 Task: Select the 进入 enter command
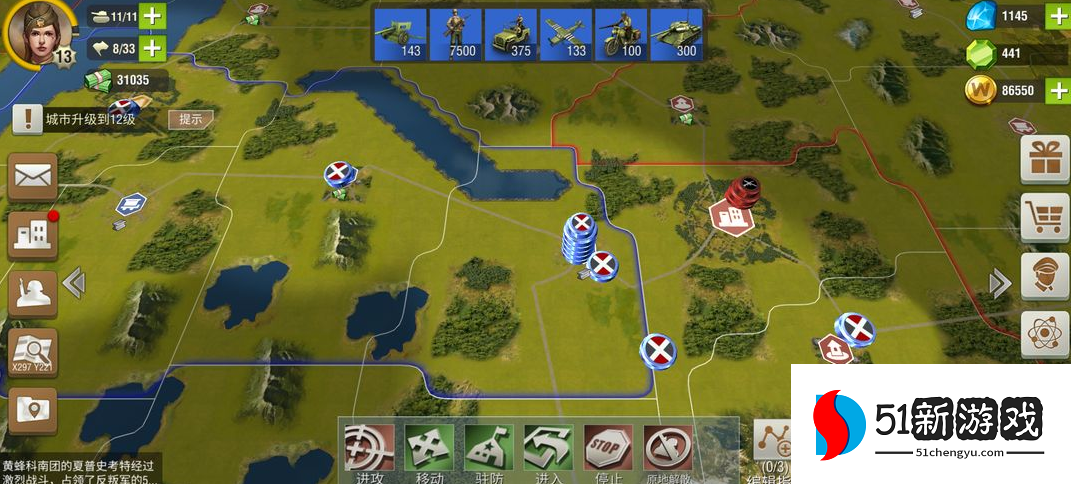pos(549,450)
